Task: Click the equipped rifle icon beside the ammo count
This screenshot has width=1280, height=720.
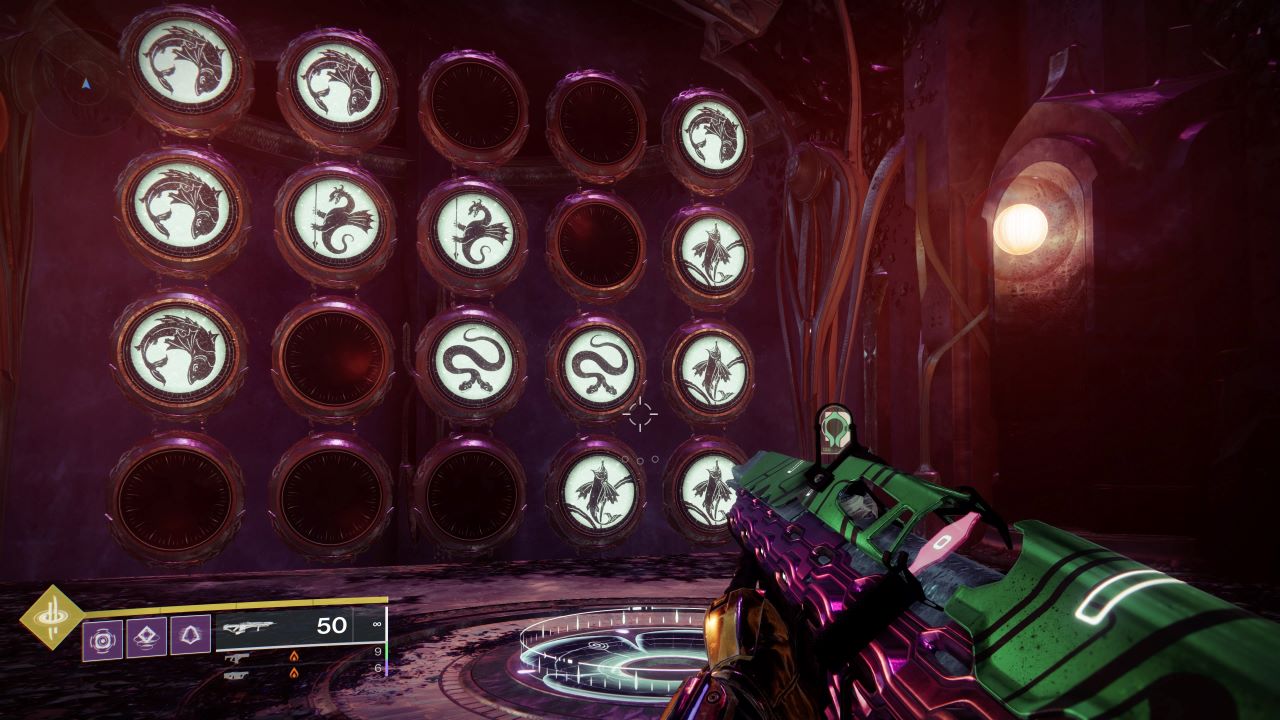Action: 249,628
